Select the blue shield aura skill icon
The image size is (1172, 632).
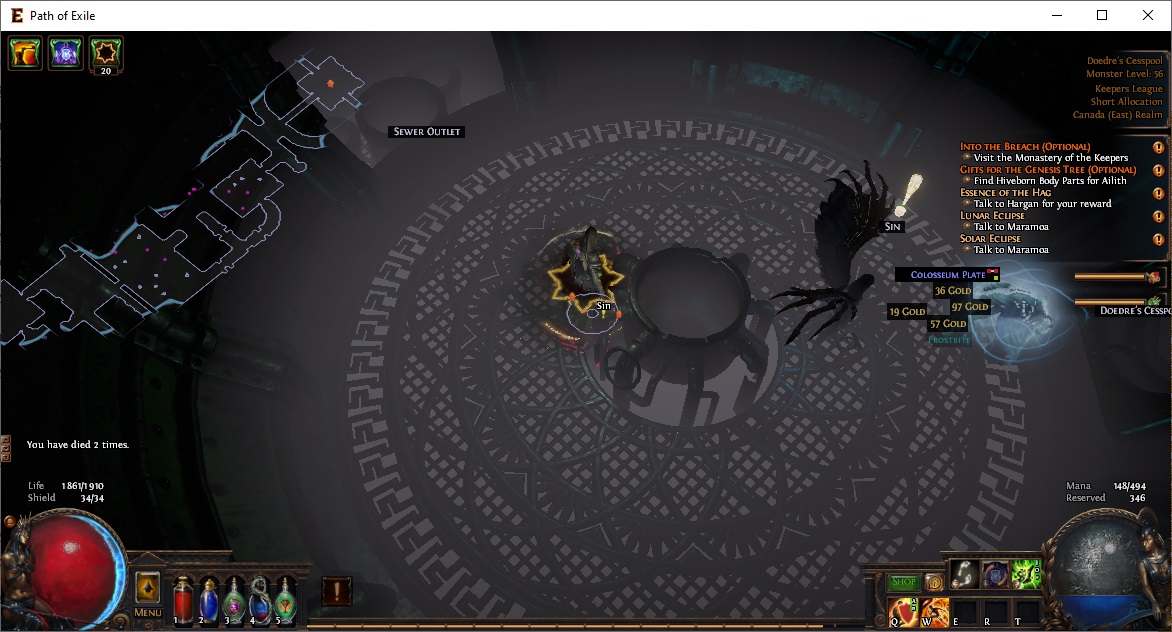[x=995, y=573]
